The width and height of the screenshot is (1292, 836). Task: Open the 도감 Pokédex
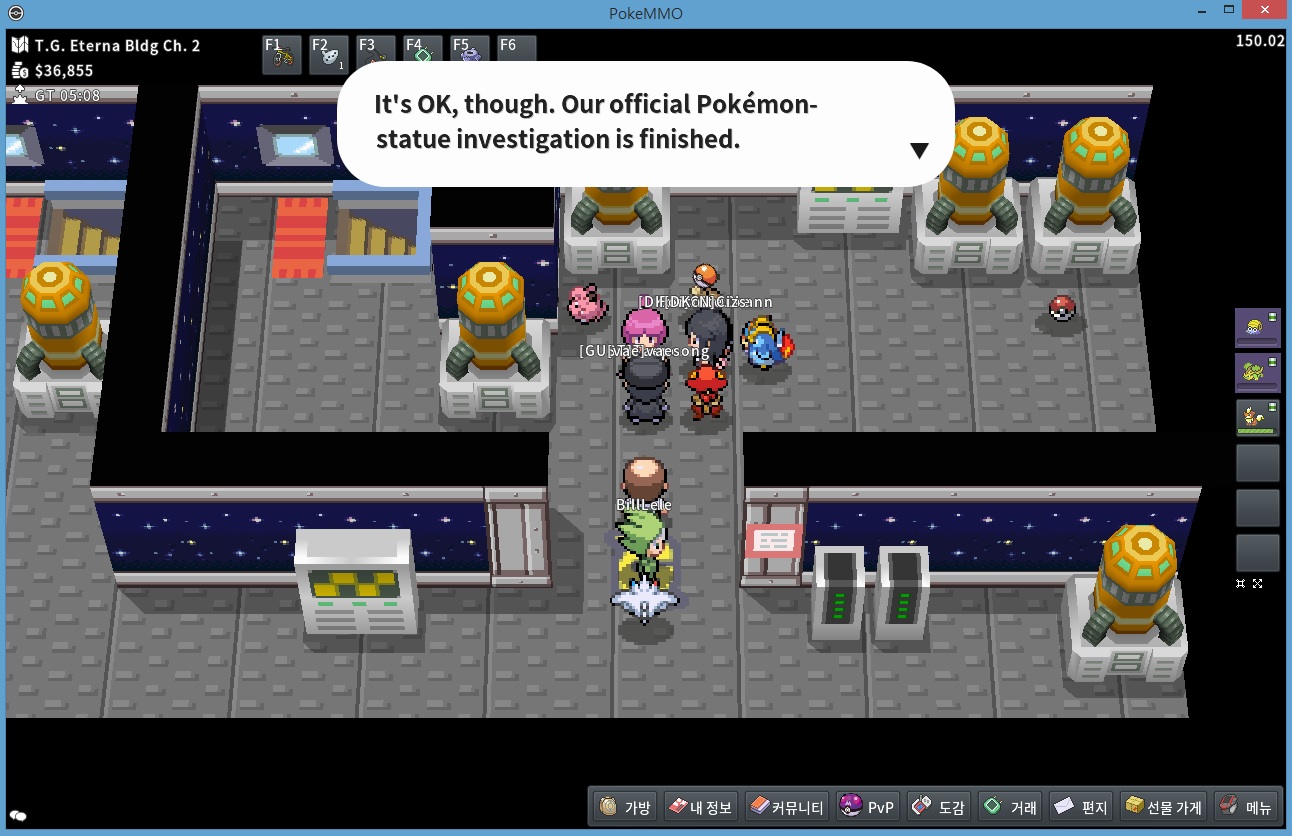click(938, 807)
